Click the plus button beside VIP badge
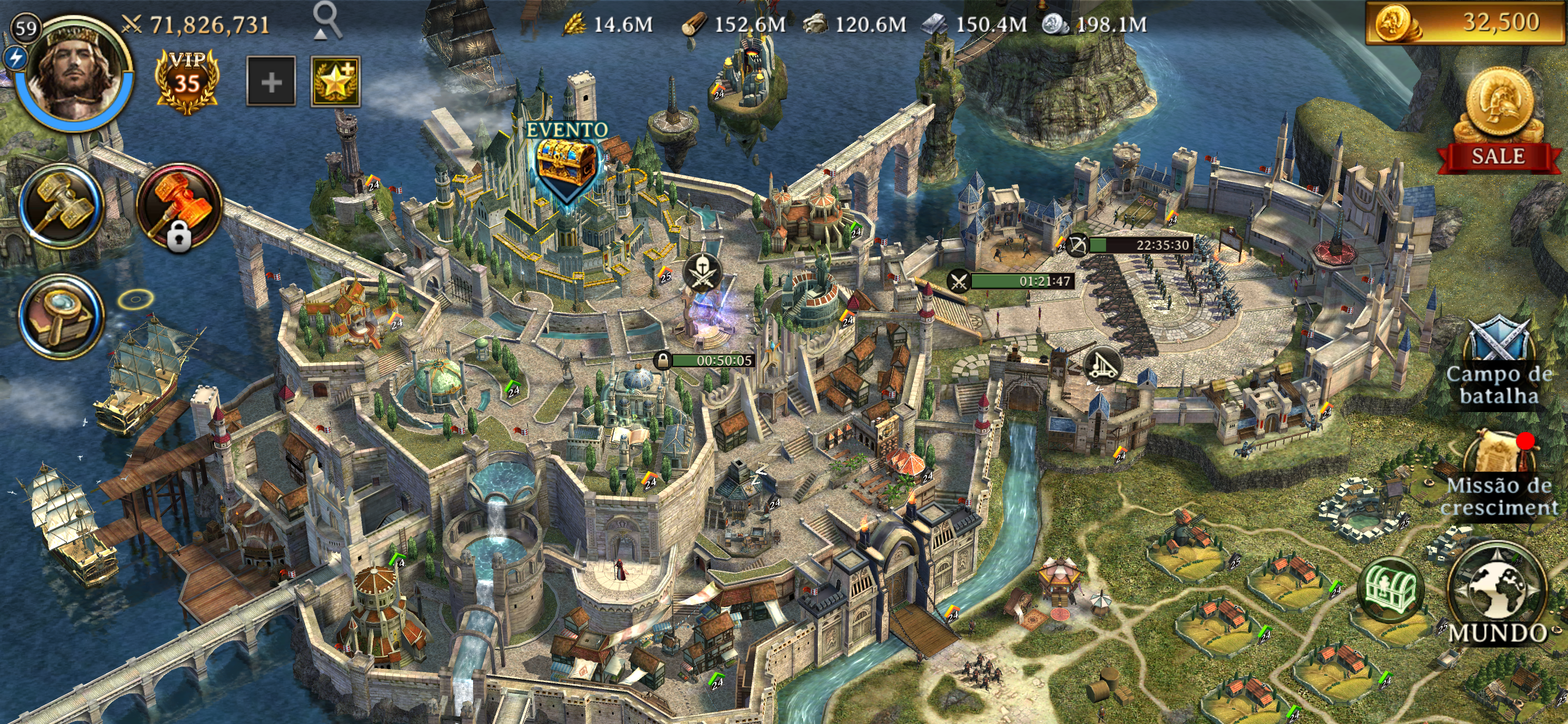1568x724 pixels. pyautogui.click(x=271, y=82)
